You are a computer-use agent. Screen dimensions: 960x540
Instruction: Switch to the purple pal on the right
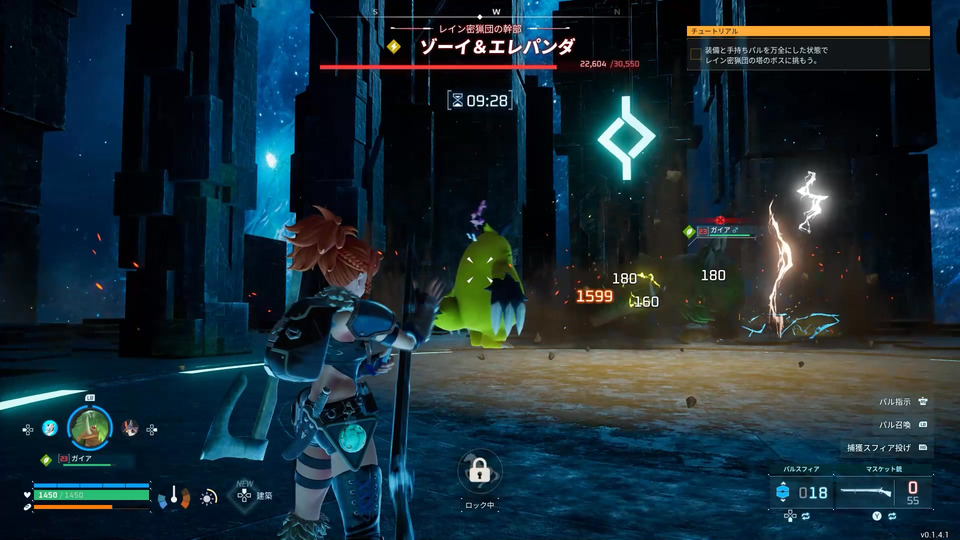[x=130, y=428]
